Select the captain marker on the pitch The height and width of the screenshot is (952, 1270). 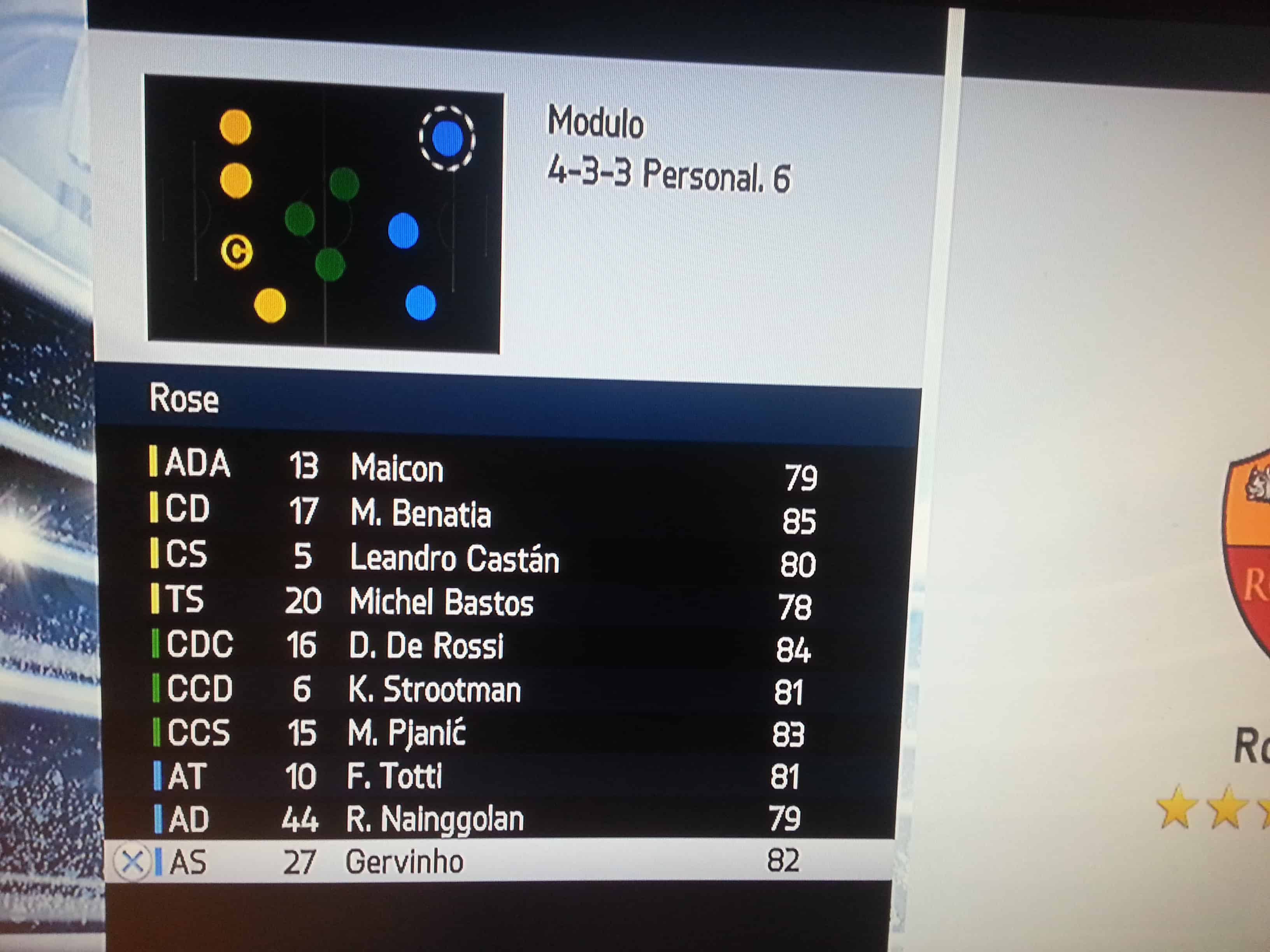click(x=237, y=251)
